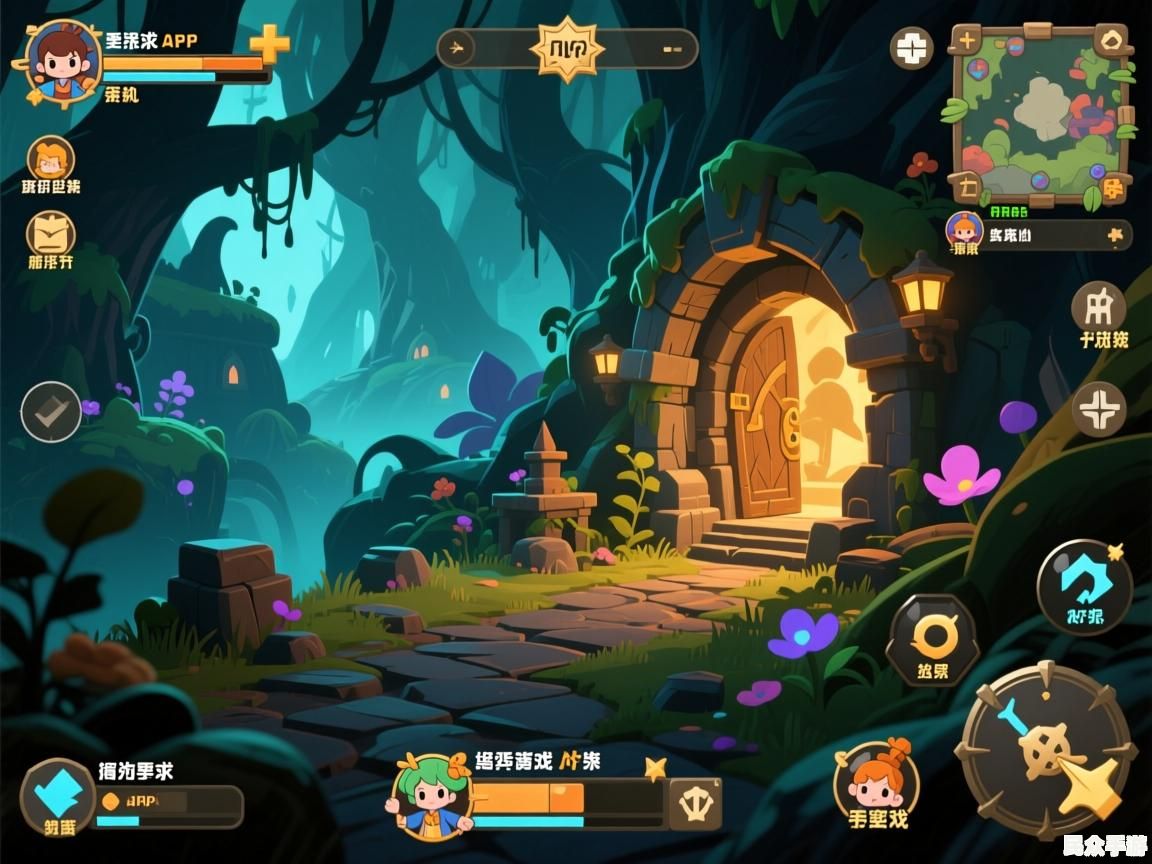Tap the white plus button next to minimap
Viewport: 1152px width, 864px height.
click(x=911, y=48)
